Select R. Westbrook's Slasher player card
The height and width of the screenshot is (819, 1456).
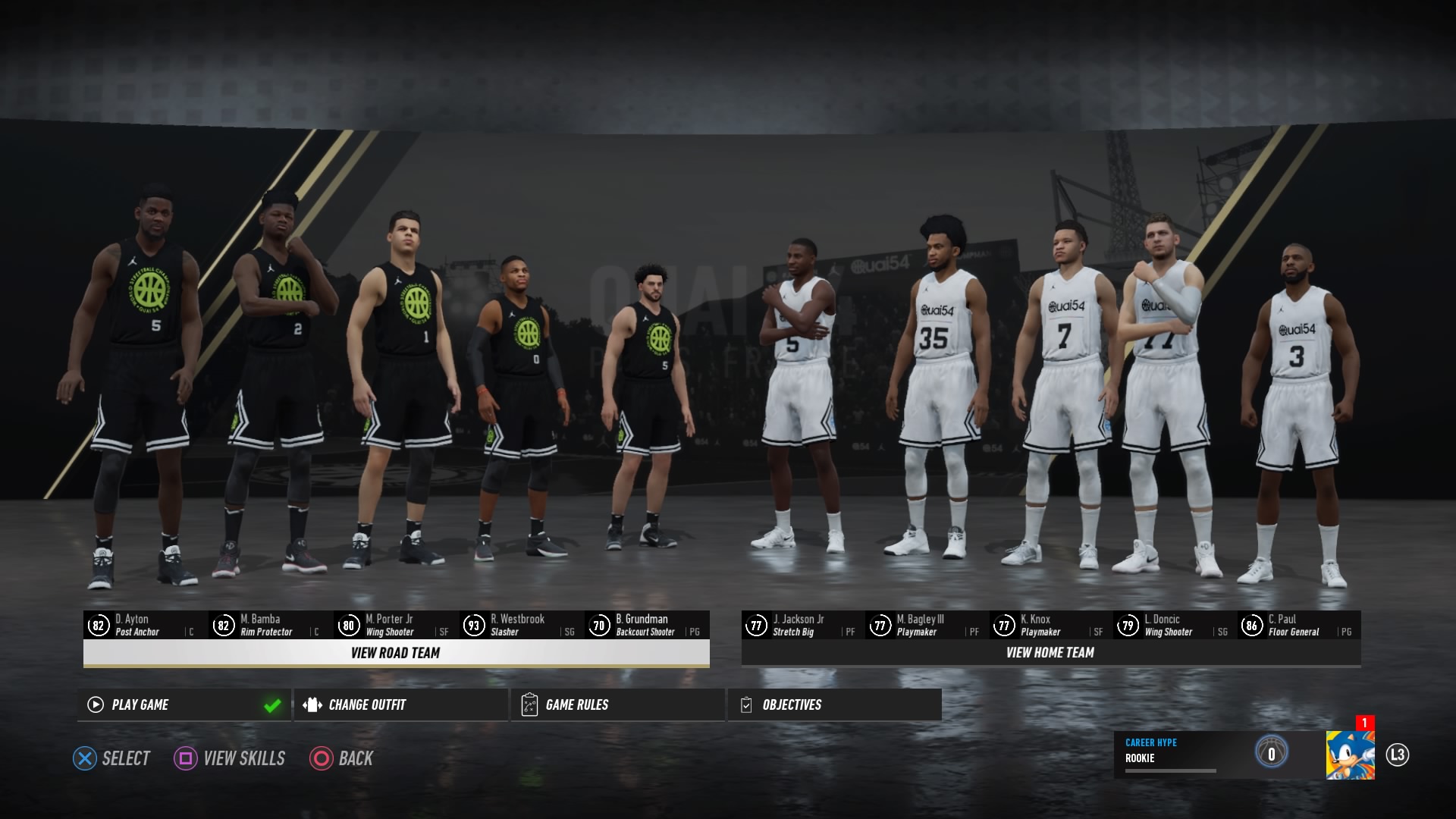[523, 624]
